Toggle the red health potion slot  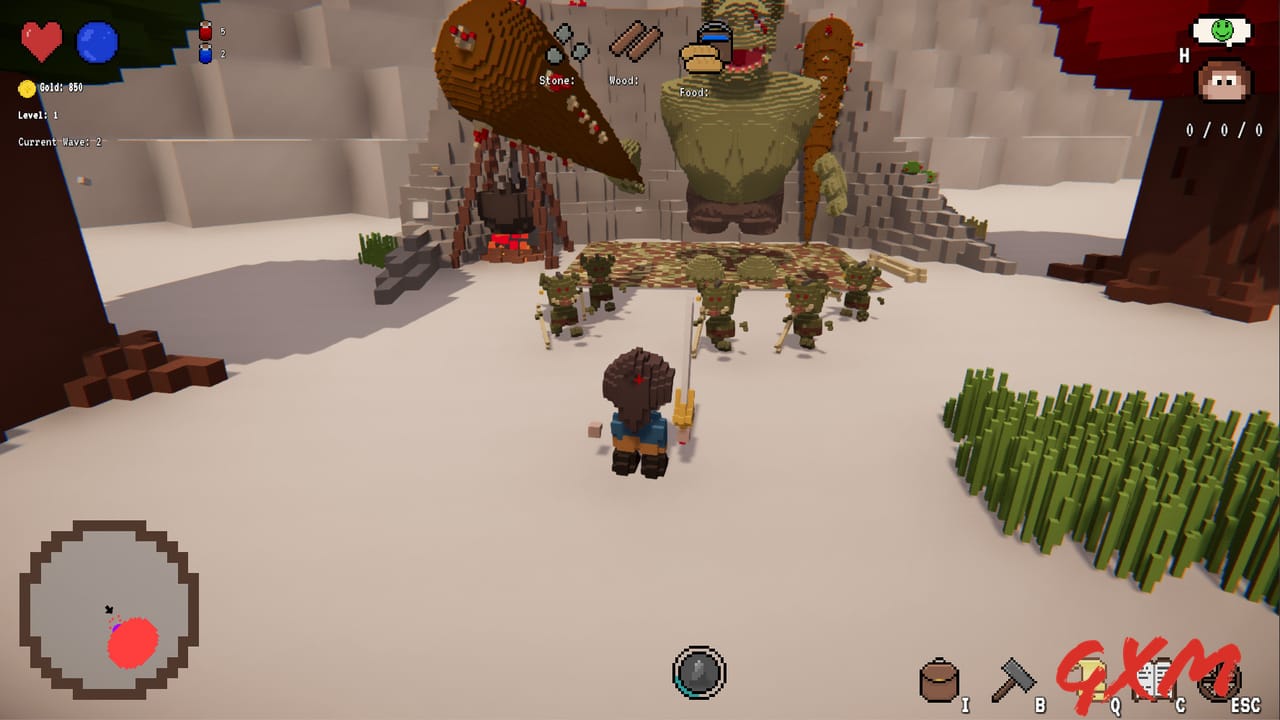(x=206, y=30)
